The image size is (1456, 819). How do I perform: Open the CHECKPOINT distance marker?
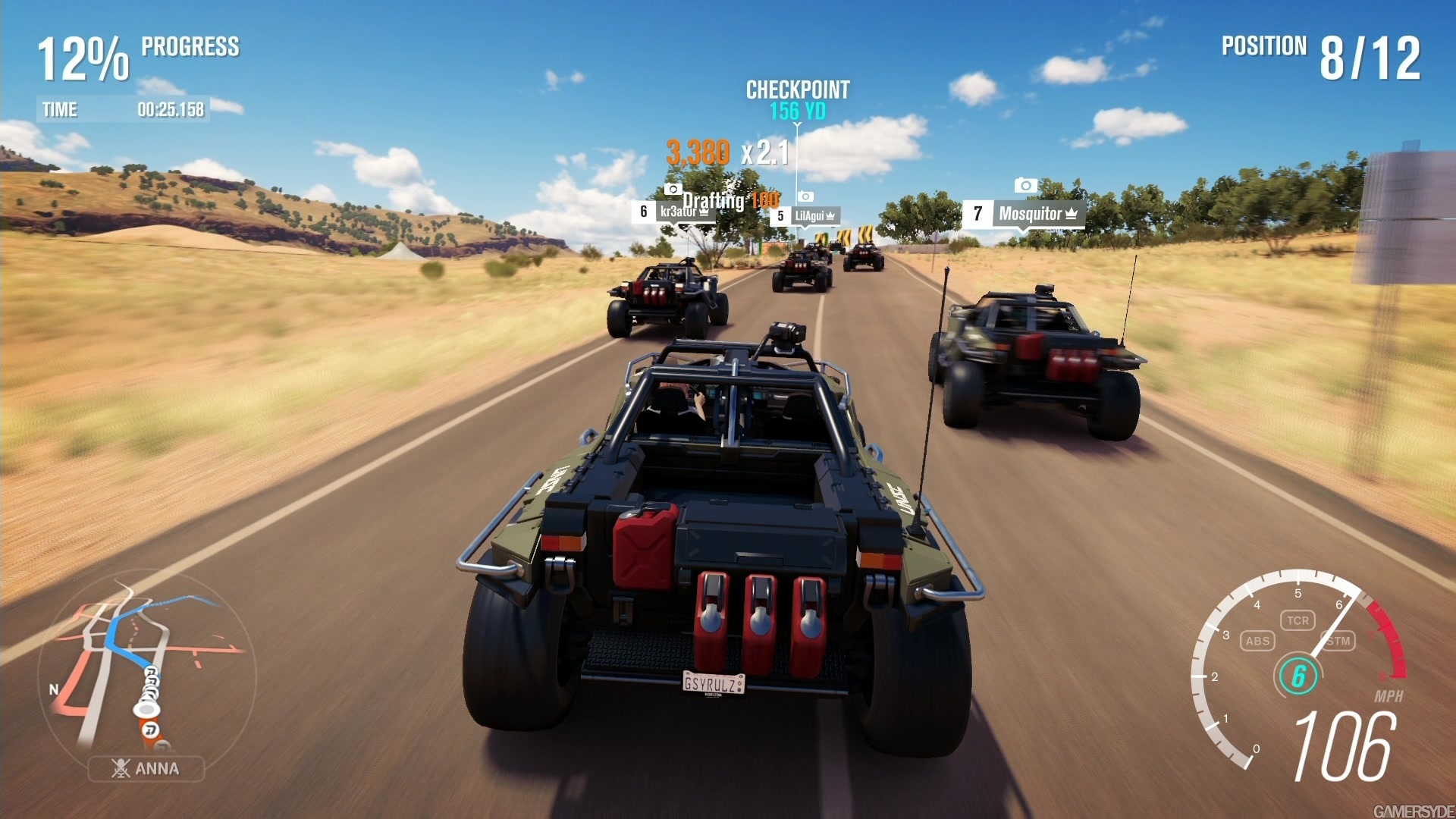coord(796,99)
